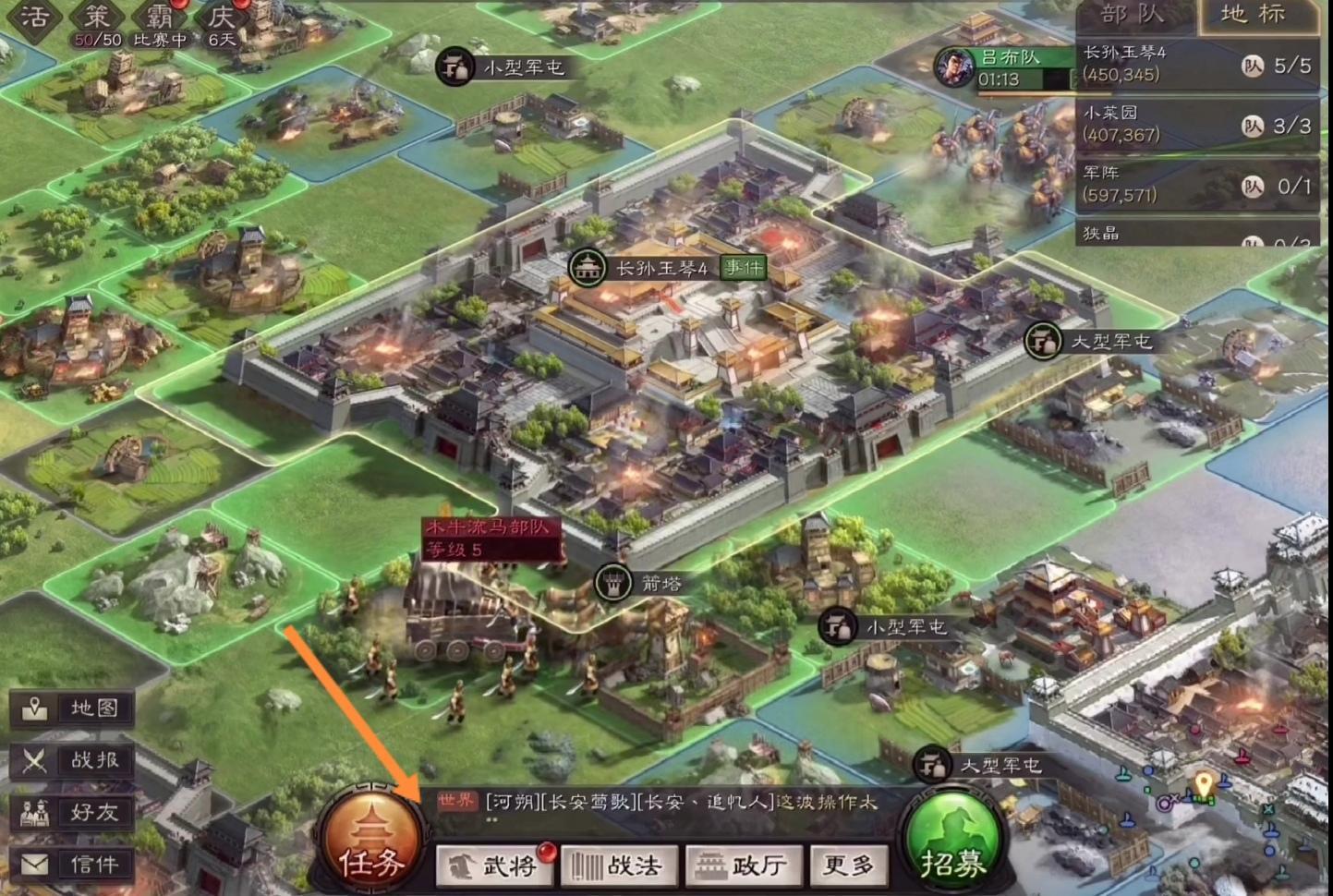Expand the 更多 more options panel
Screen dimensions: 1333x896
tap(847, 866)
